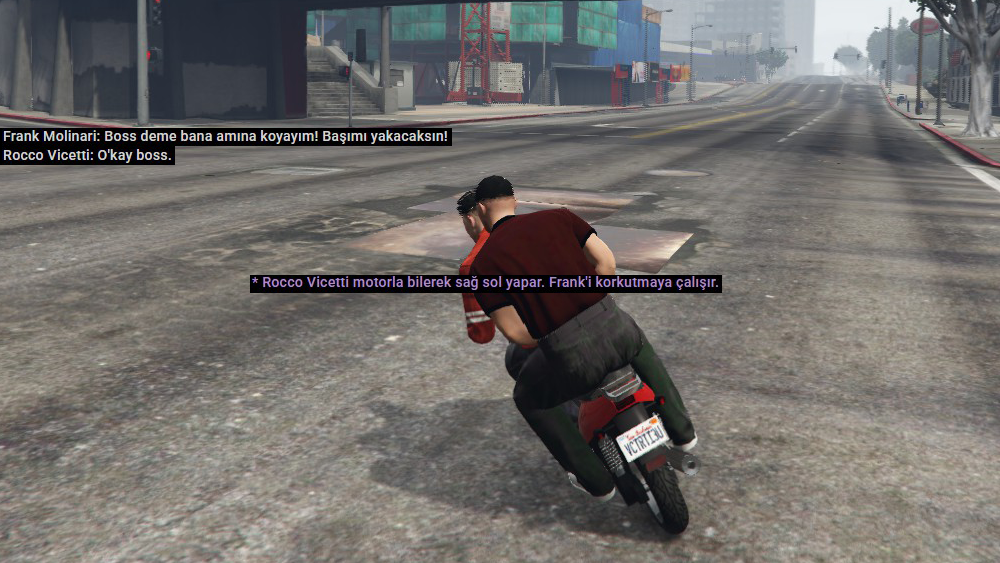Select the purple Rocco Vicetti action message
Screen dimensions: 1000x563
pyautogui.click(x=486, y=284)
